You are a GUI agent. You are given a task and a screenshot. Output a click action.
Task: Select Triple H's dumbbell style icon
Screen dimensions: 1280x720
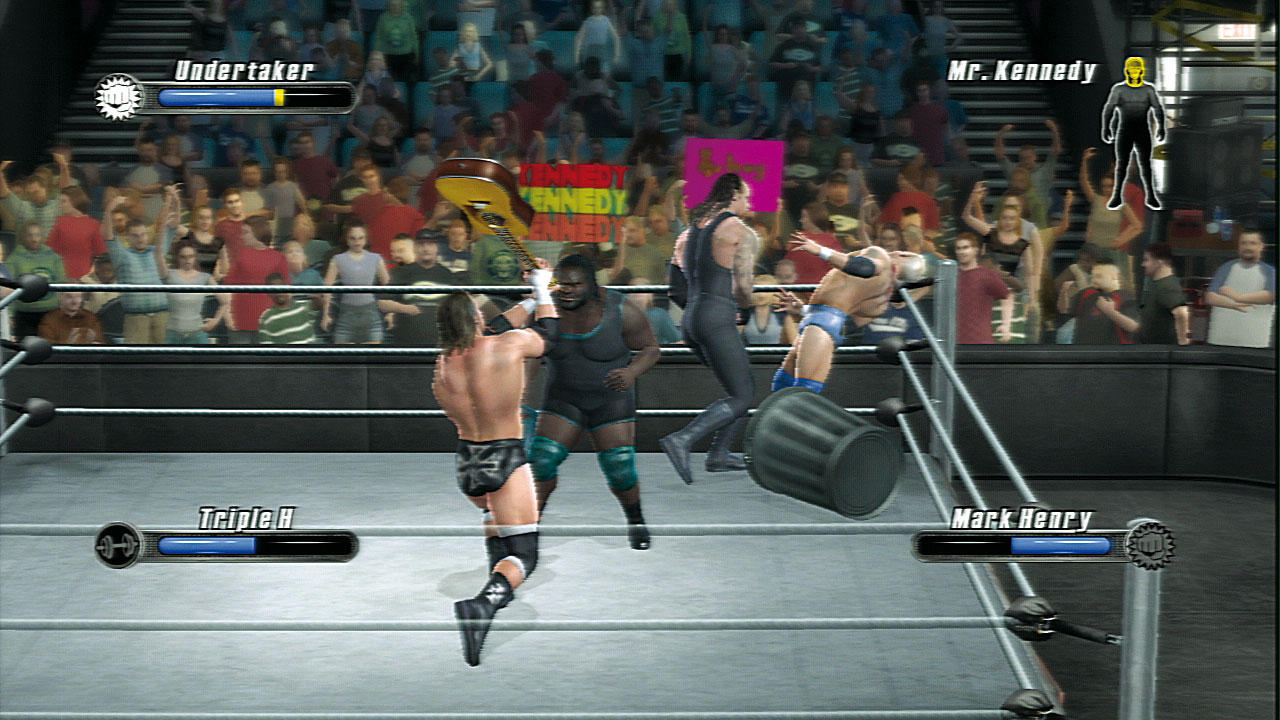point(118,545)
